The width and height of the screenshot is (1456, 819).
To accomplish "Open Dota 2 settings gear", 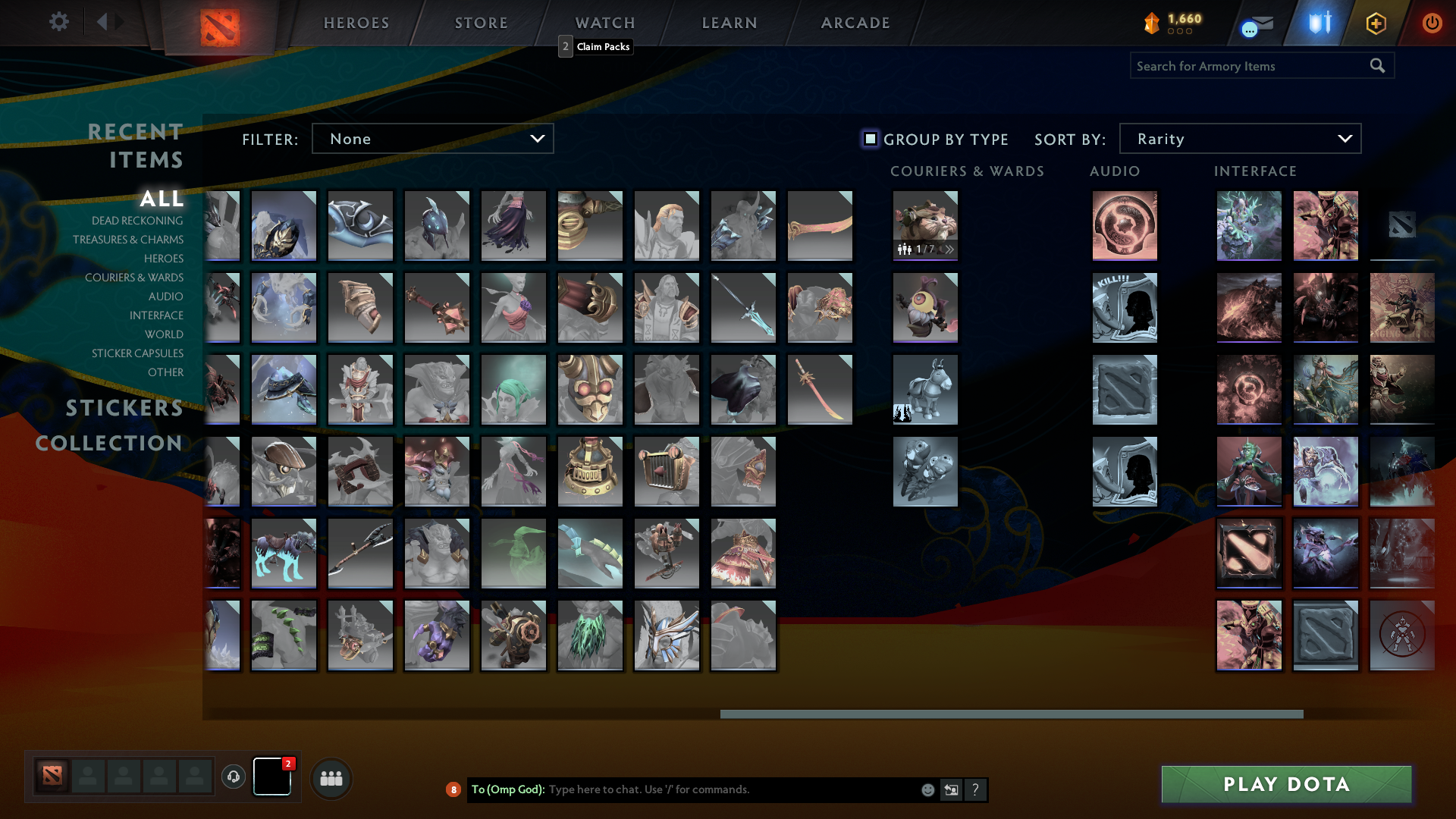I will tap(59, 22).
